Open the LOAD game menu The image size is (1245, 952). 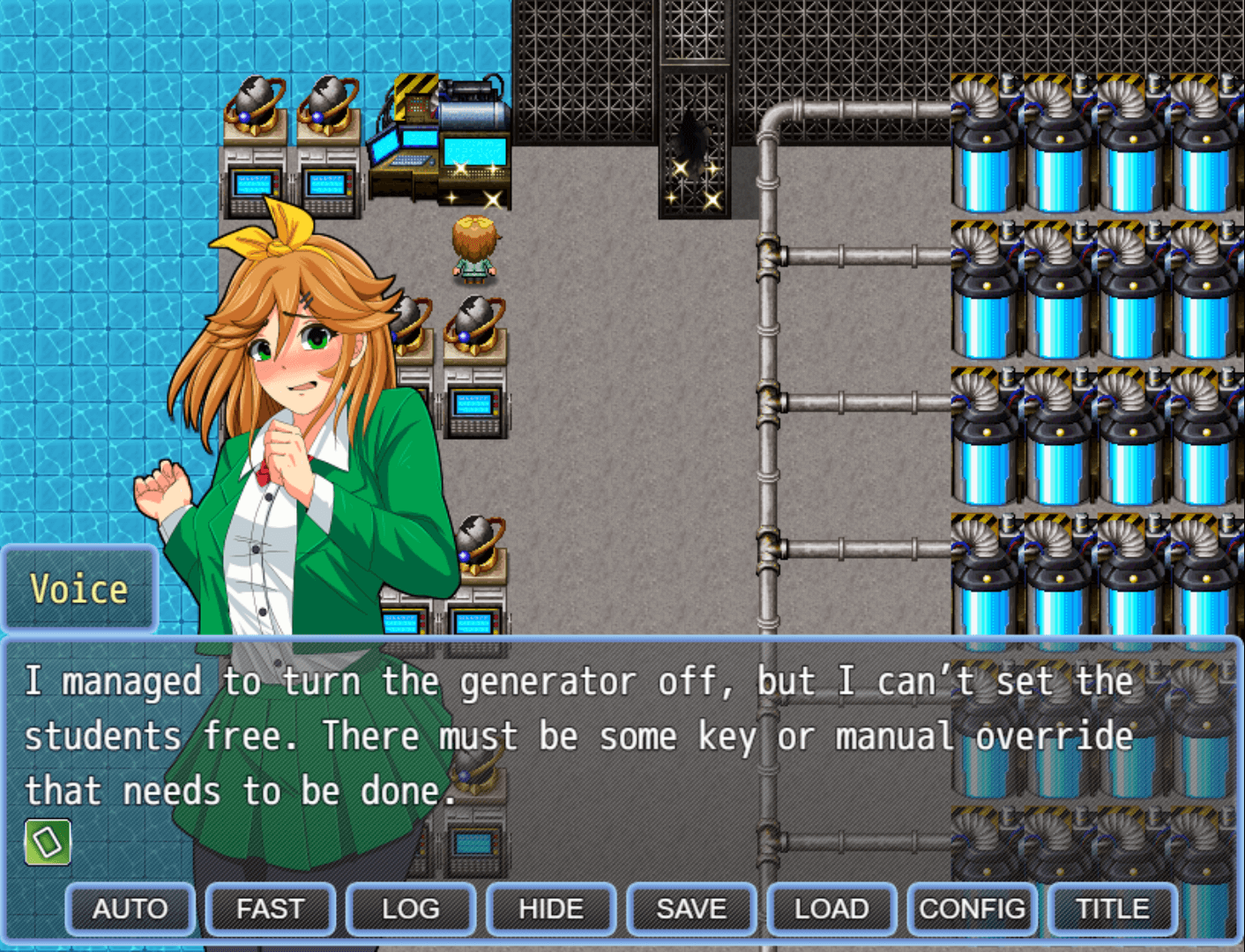[x=831, y=909]
